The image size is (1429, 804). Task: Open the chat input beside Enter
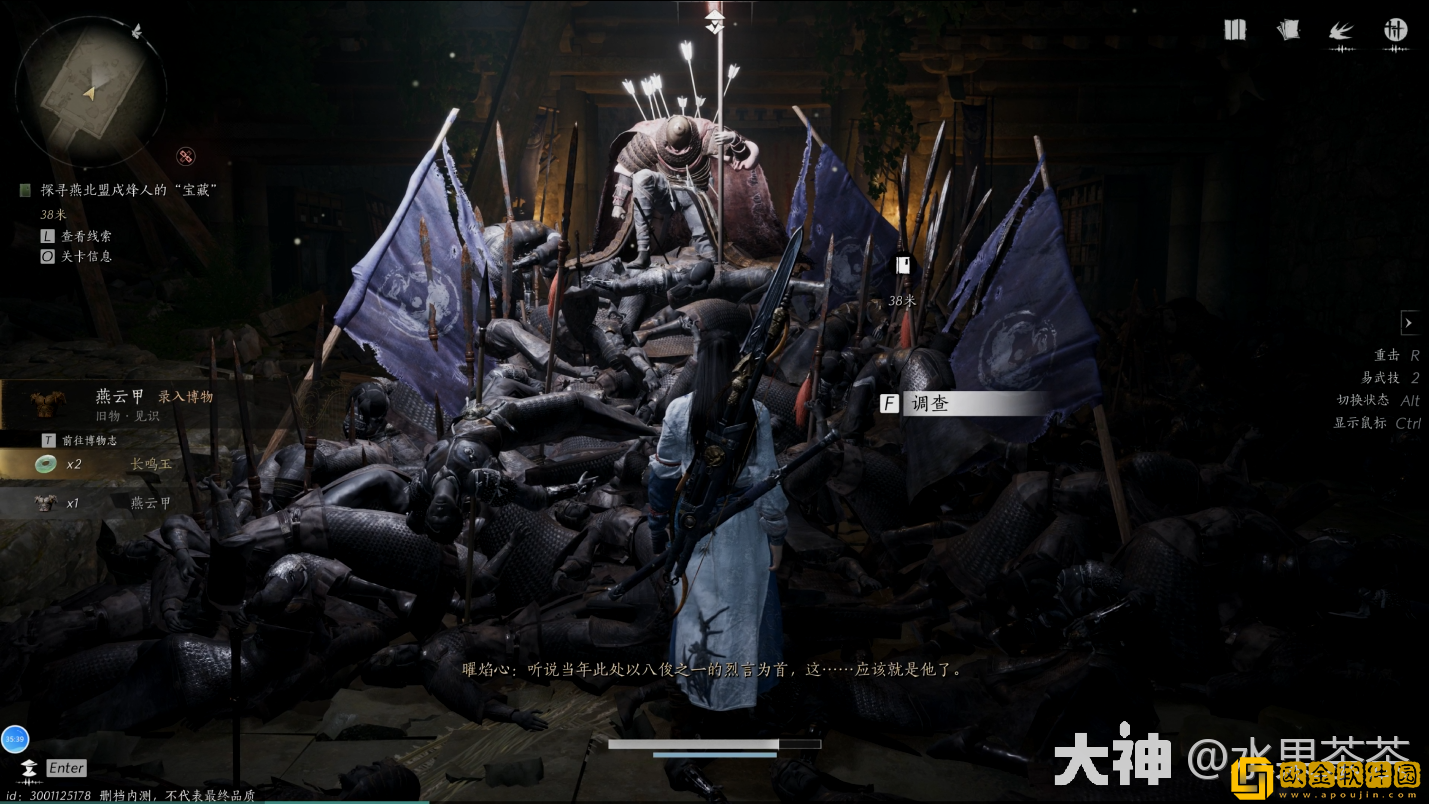coord(66,768)
